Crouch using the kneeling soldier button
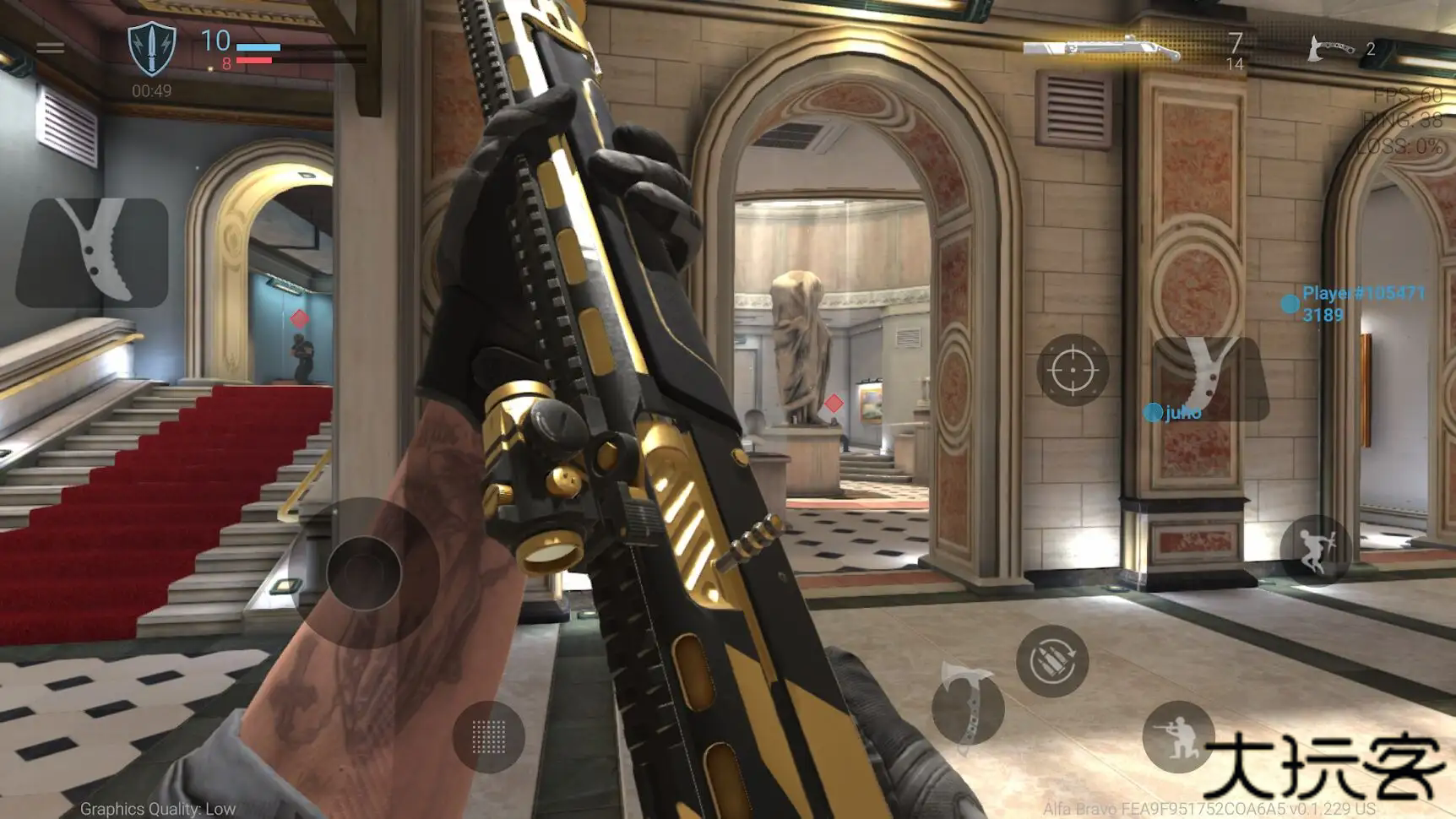Screen dimensions: 1456x819 (x=1178, y=736)
